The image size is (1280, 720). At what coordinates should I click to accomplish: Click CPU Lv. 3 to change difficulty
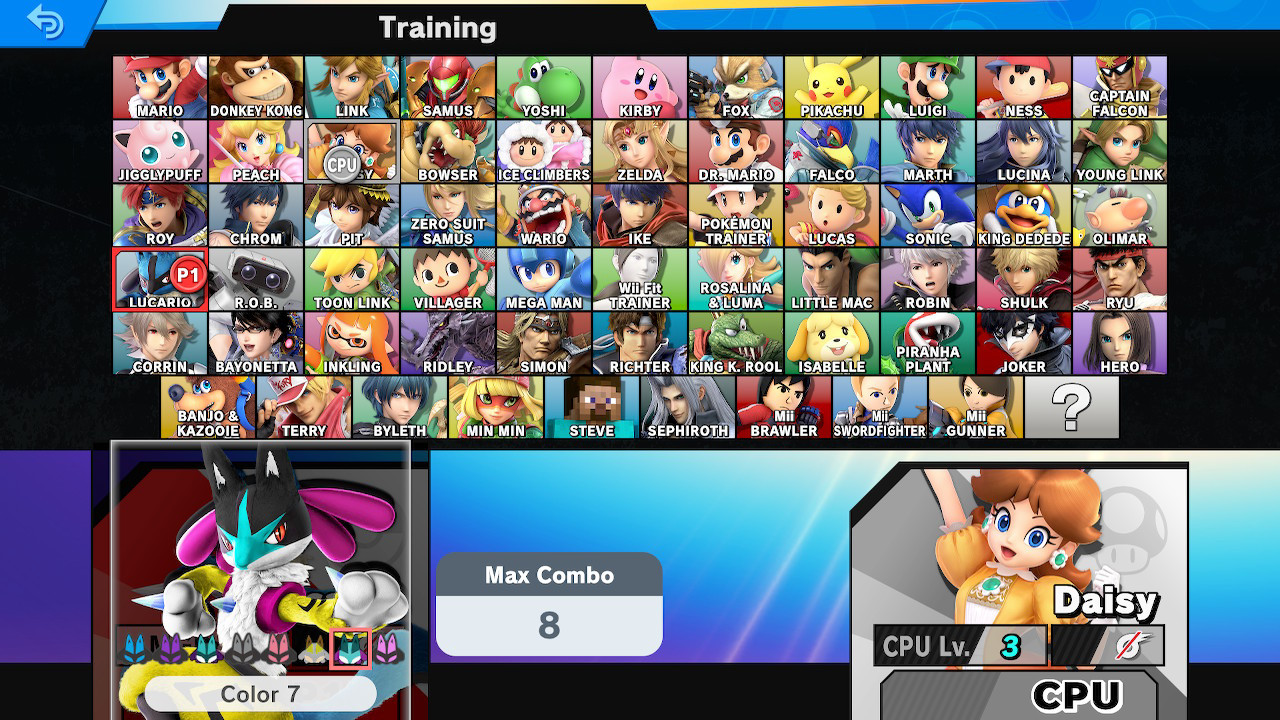click(x=960, y=644)
